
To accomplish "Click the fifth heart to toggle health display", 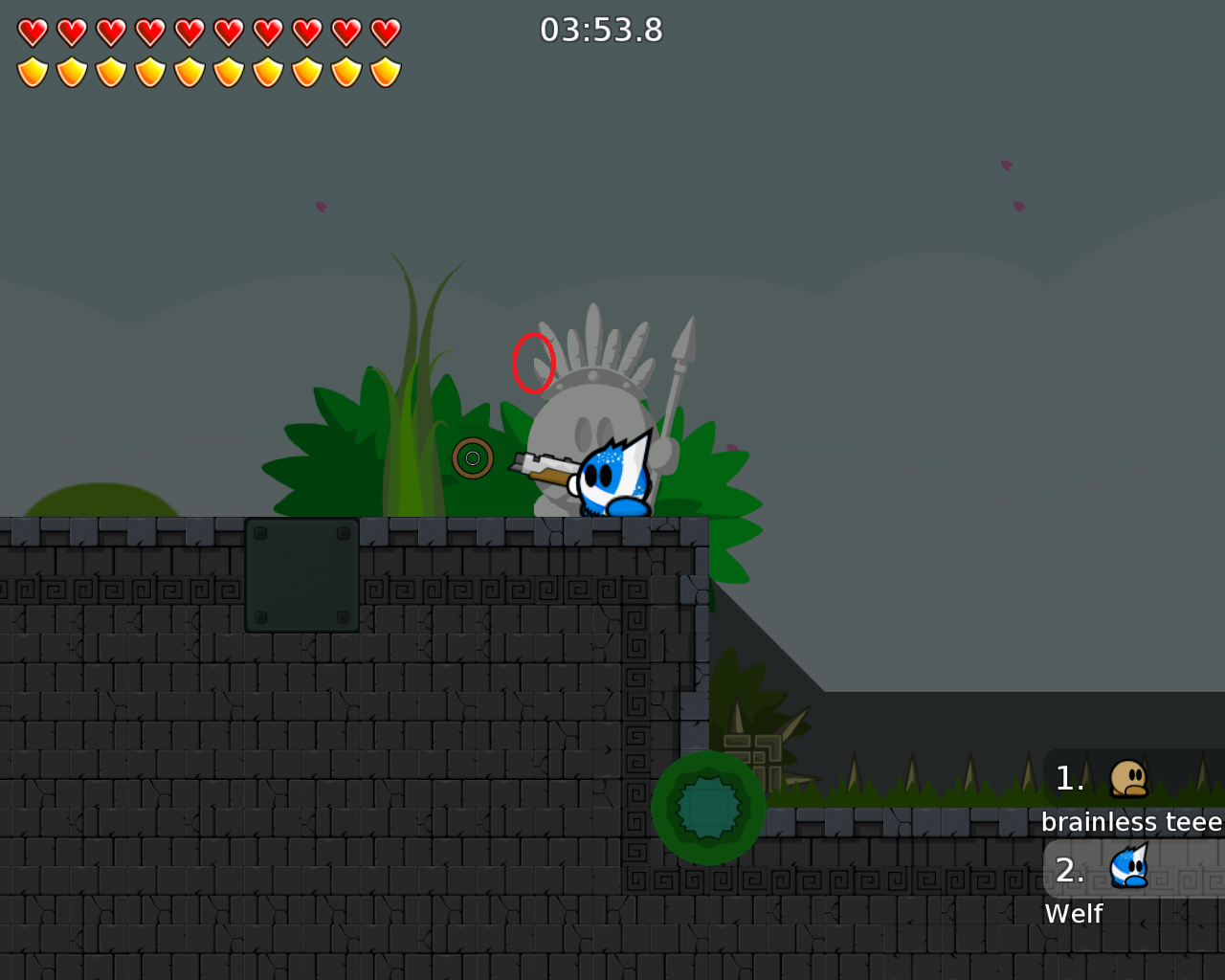I will (190, 30).
